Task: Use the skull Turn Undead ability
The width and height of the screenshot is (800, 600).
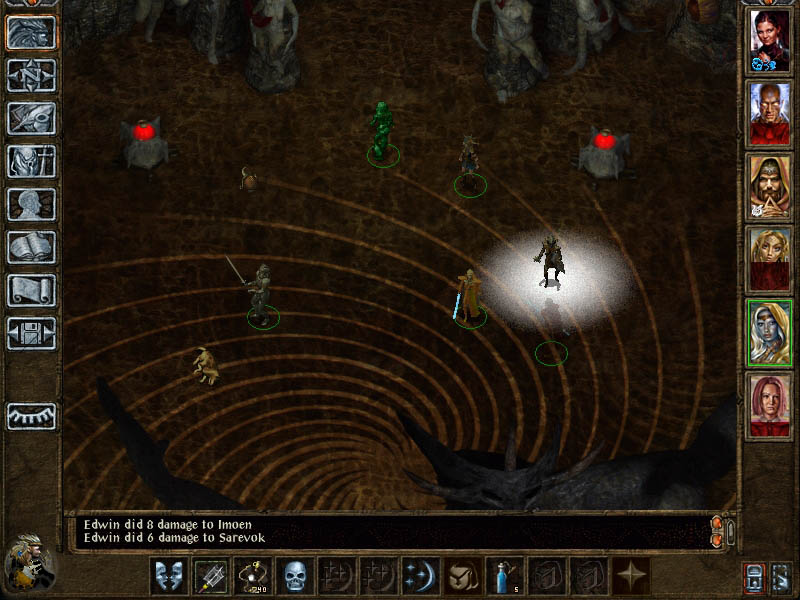Action: [295, 575]
